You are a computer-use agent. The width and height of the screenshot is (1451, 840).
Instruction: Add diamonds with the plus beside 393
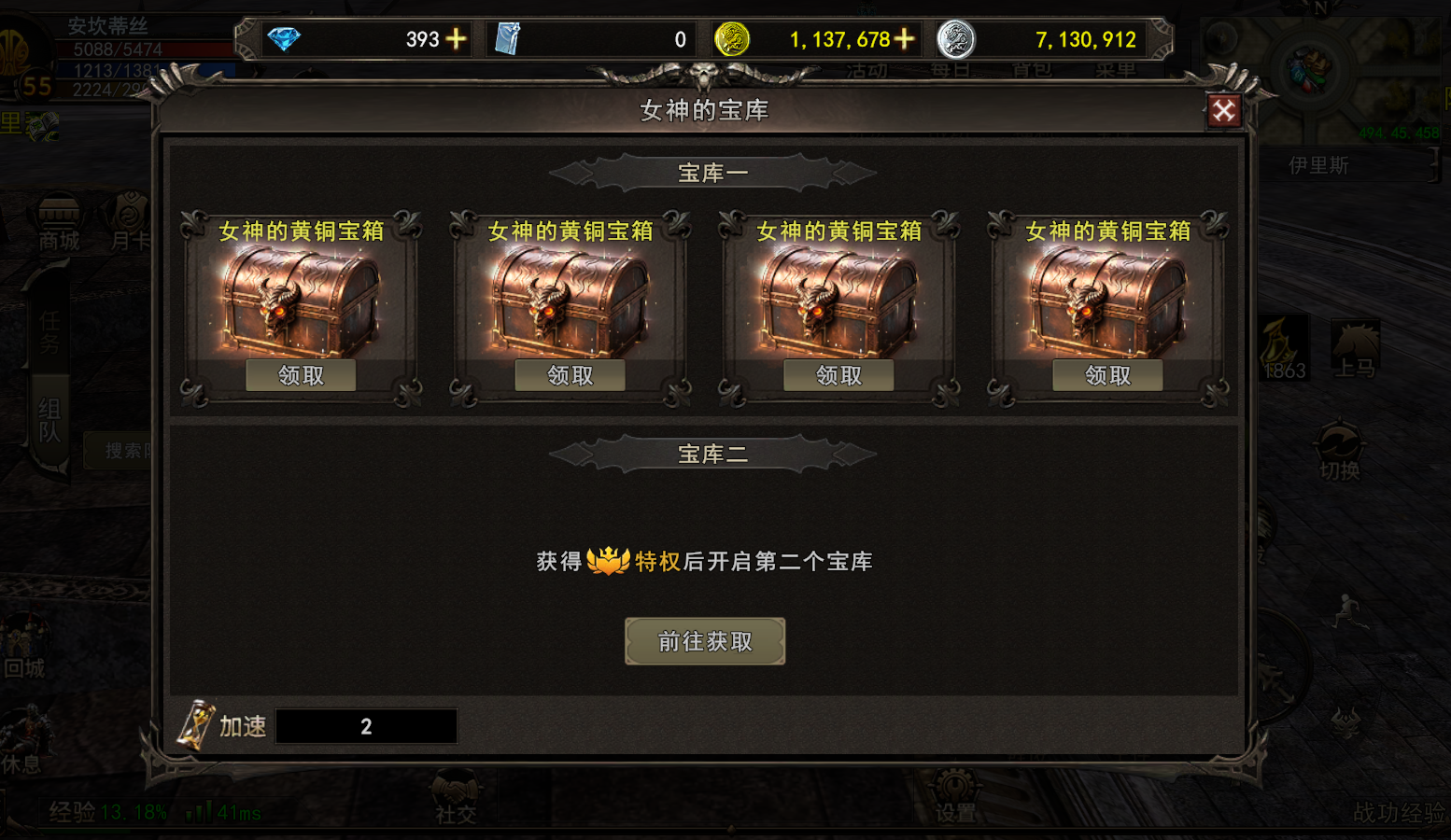(x=457, y=39)
